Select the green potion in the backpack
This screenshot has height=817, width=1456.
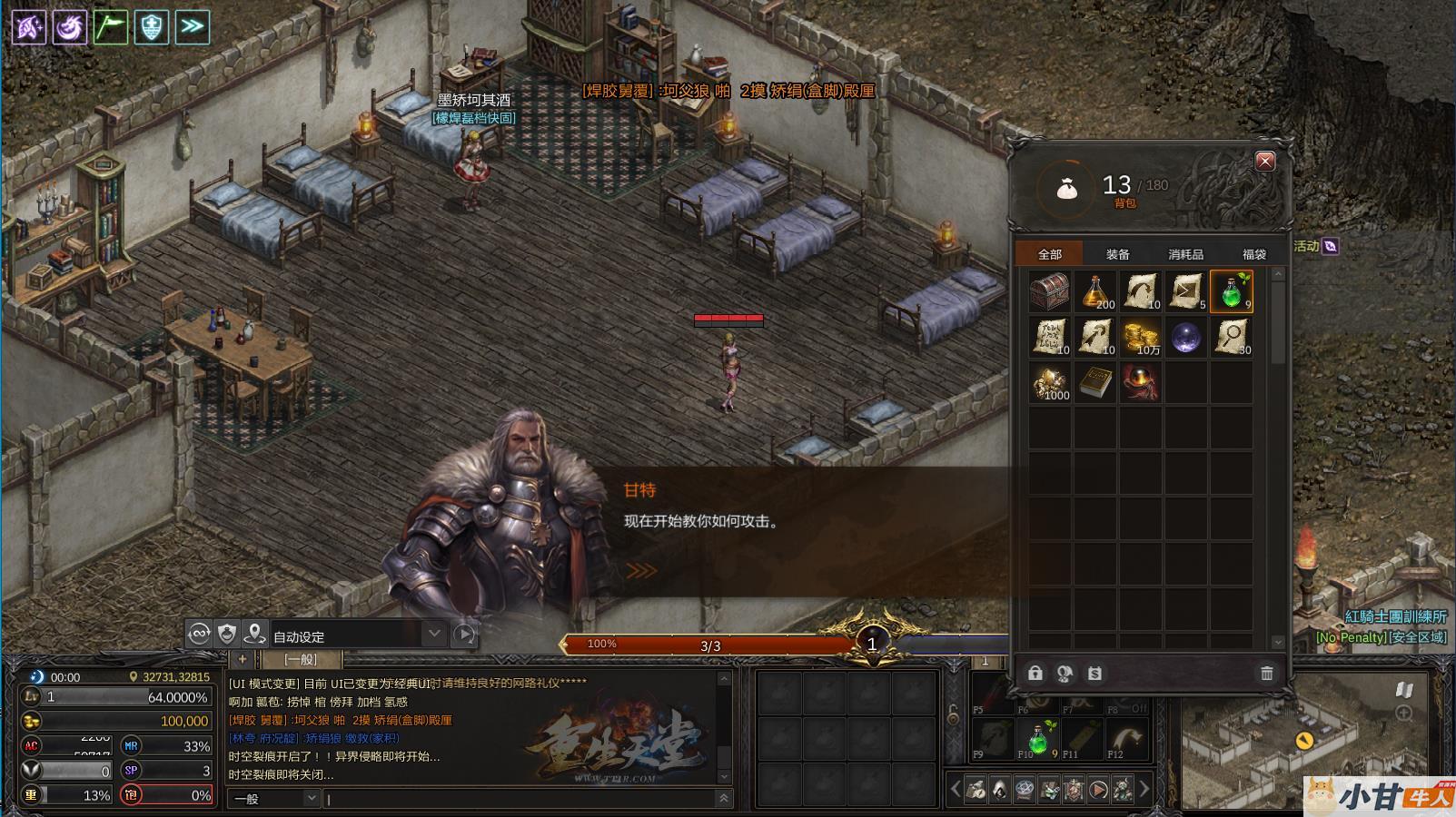click(x=1232, y=291)
